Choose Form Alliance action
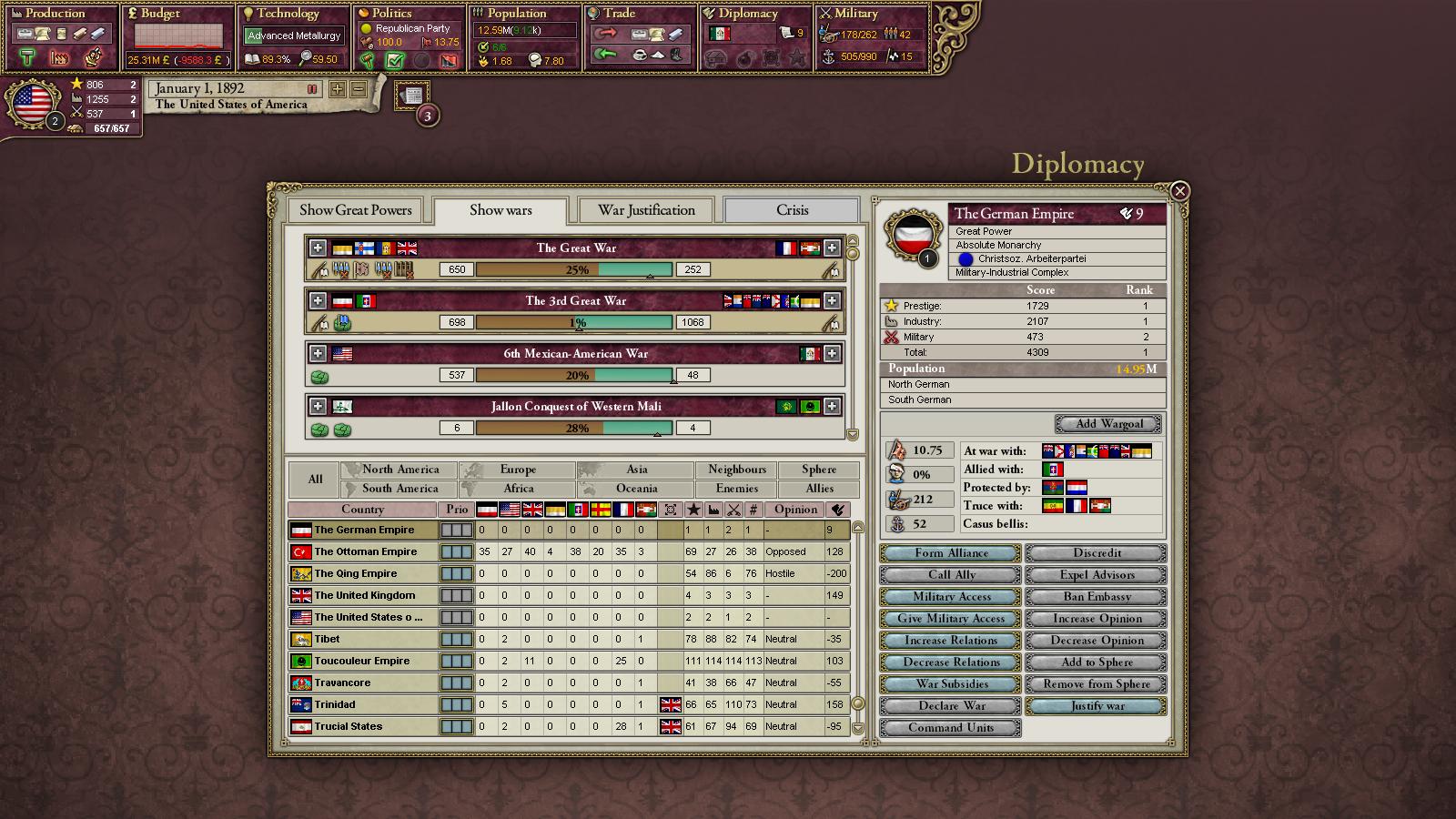Viewport: 1456px width, 819px height. click(950, 553)
